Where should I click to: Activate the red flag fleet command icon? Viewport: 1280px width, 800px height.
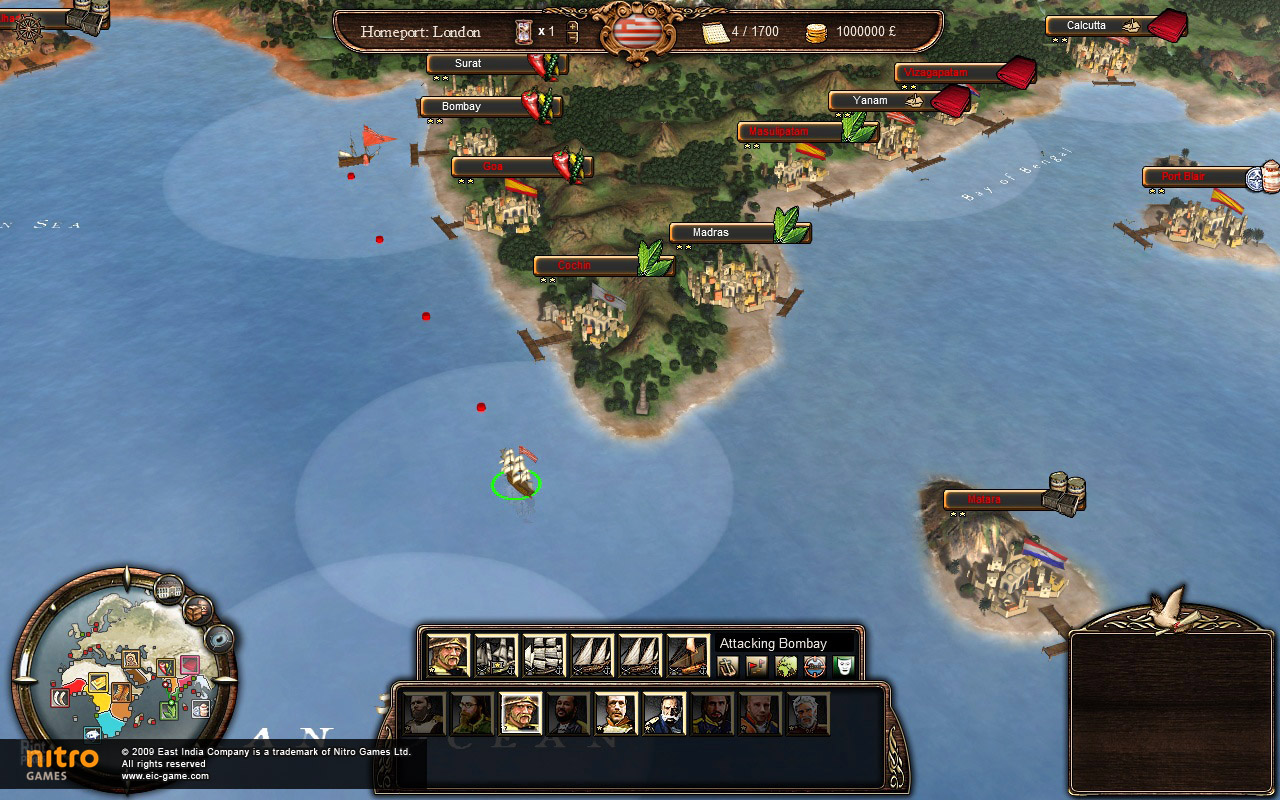coord(757,666)
